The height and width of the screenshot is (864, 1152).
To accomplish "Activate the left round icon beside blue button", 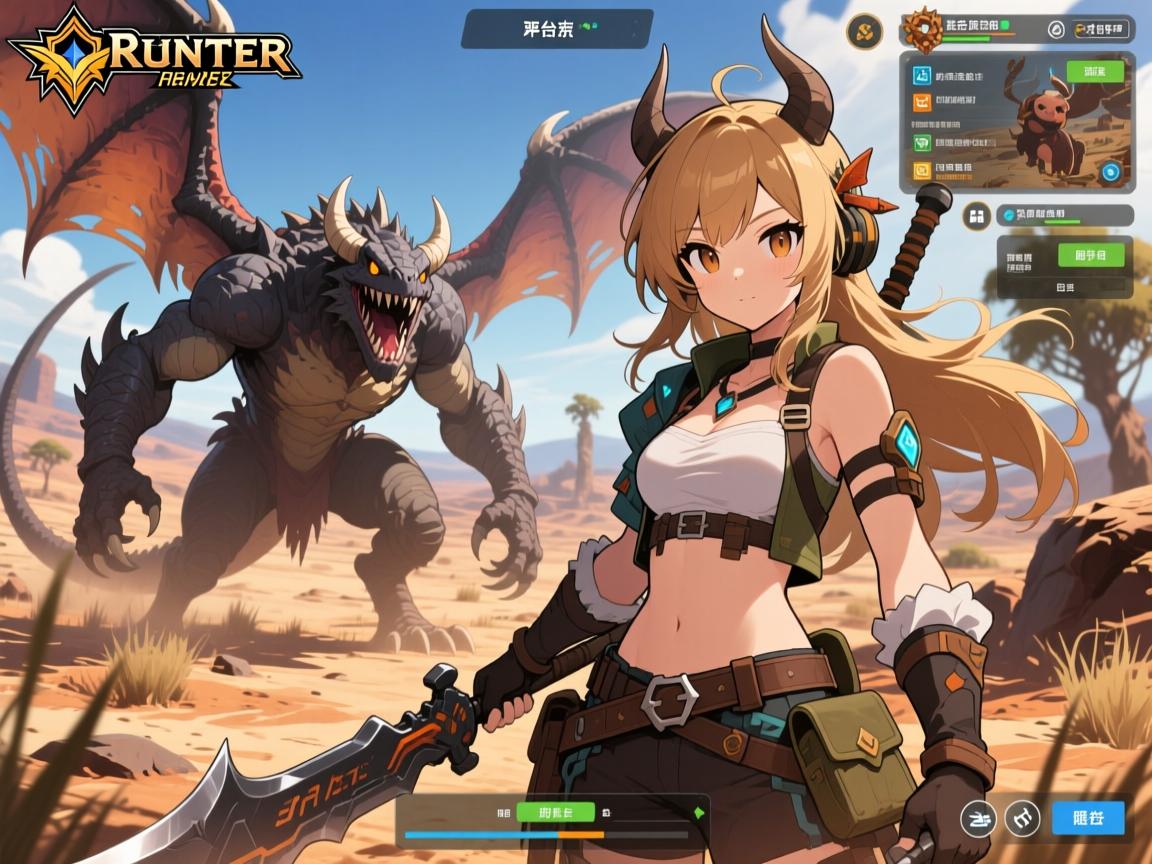I will pyautogui.click(x=977, y=818).
